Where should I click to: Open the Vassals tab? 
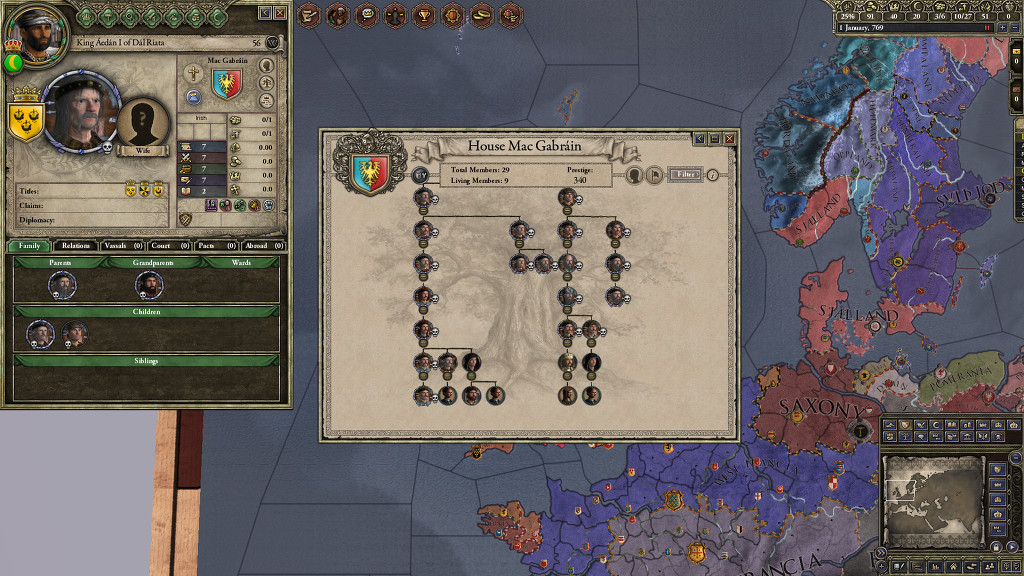(x=123, y=245)
